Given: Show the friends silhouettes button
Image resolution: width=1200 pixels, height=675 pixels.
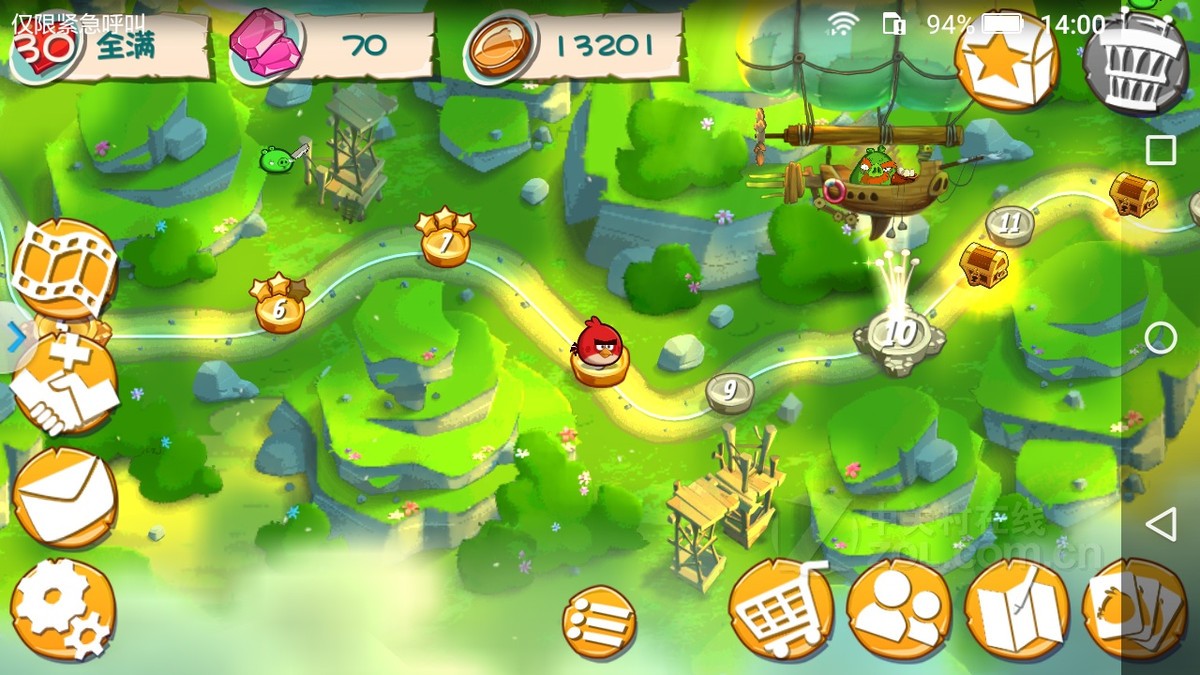Looking at the screenshot, I should (x=898, y=608).
